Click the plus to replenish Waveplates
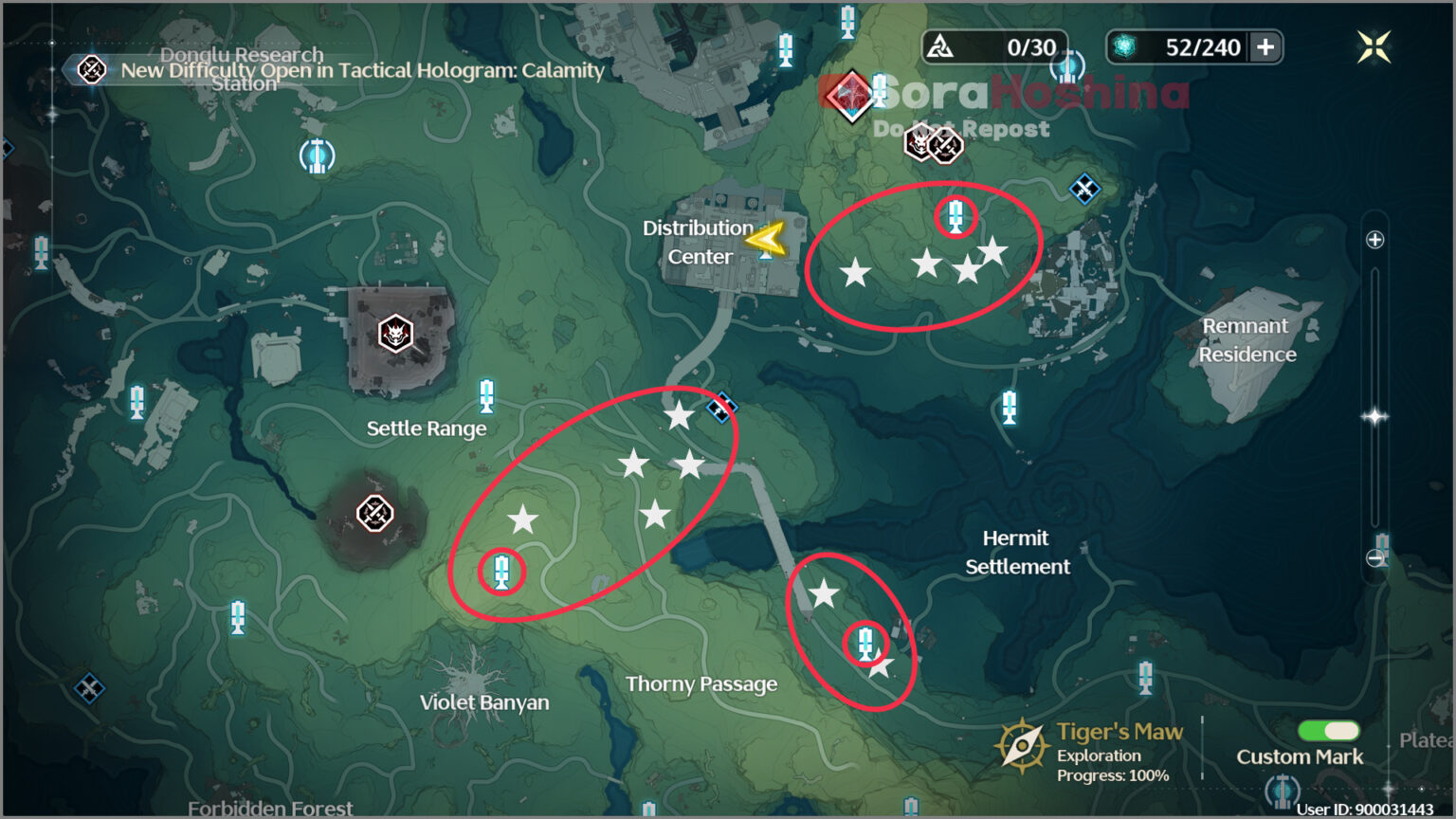This screenshot has width=1456, height=819. coord(1267,46)
